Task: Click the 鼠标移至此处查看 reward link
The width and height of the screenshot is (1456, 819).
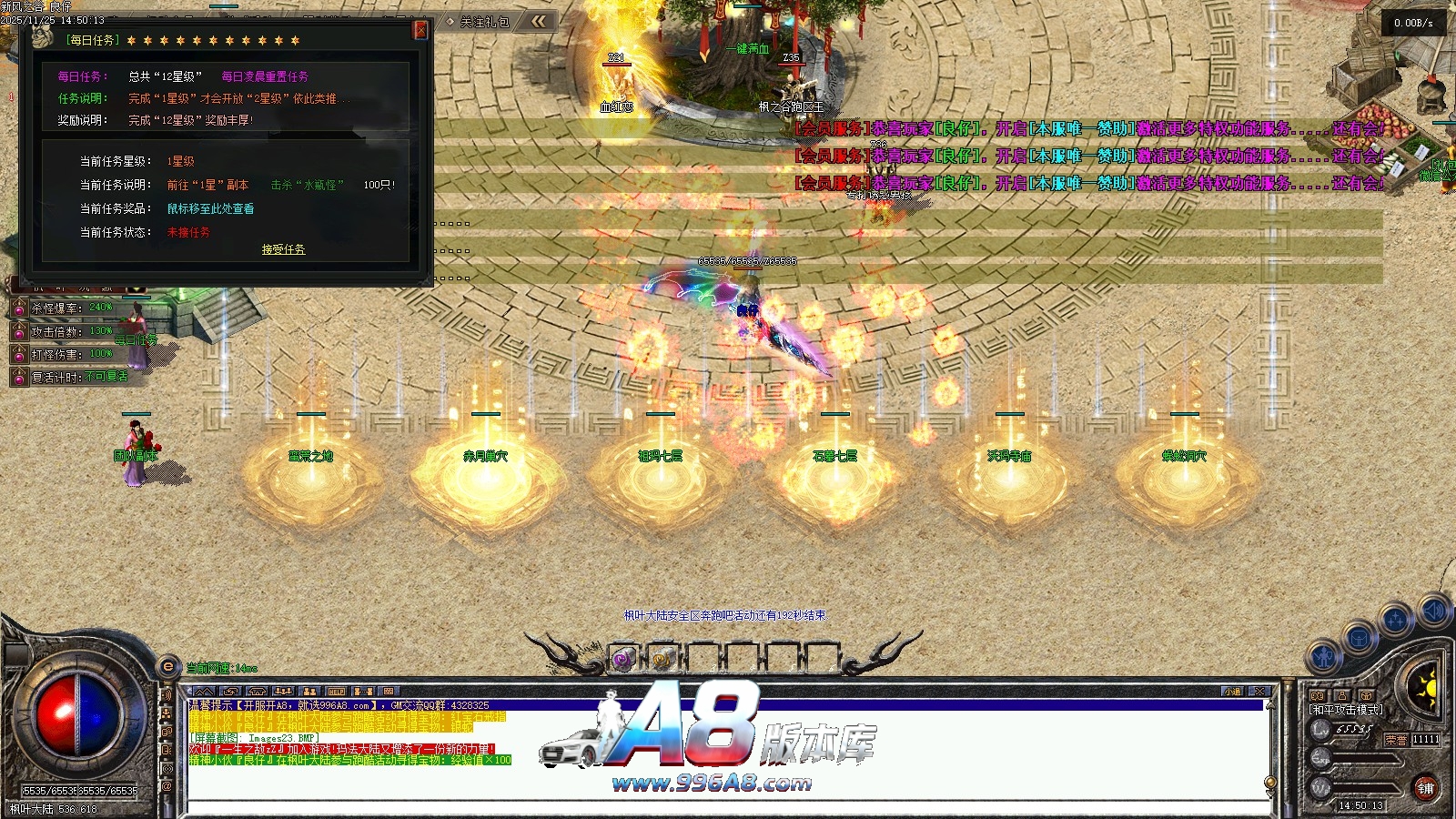Action: (x=210, y=208)
